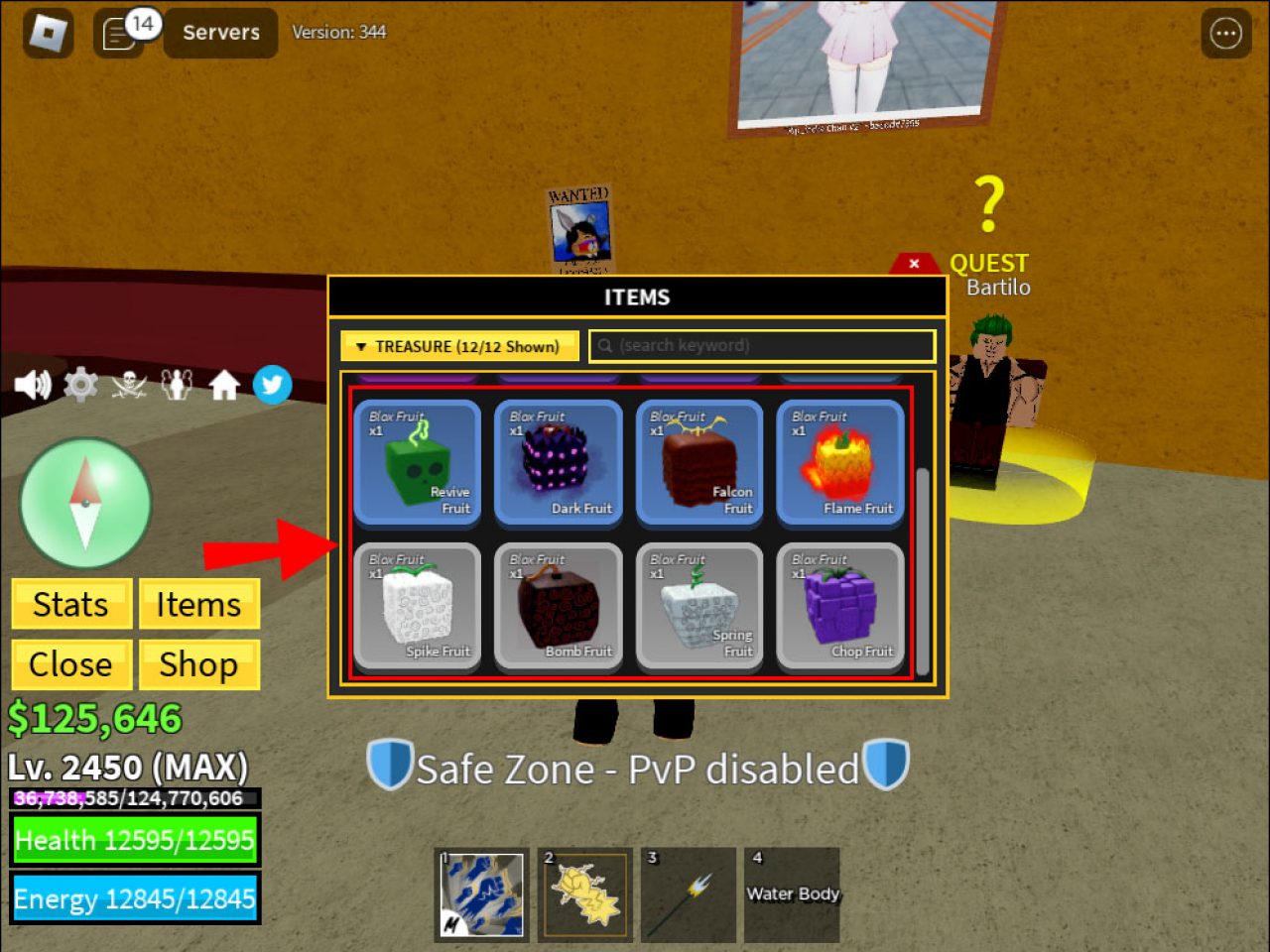Open the emotes people icon
The image size is (1270, 952).
(x=176, y=384)
